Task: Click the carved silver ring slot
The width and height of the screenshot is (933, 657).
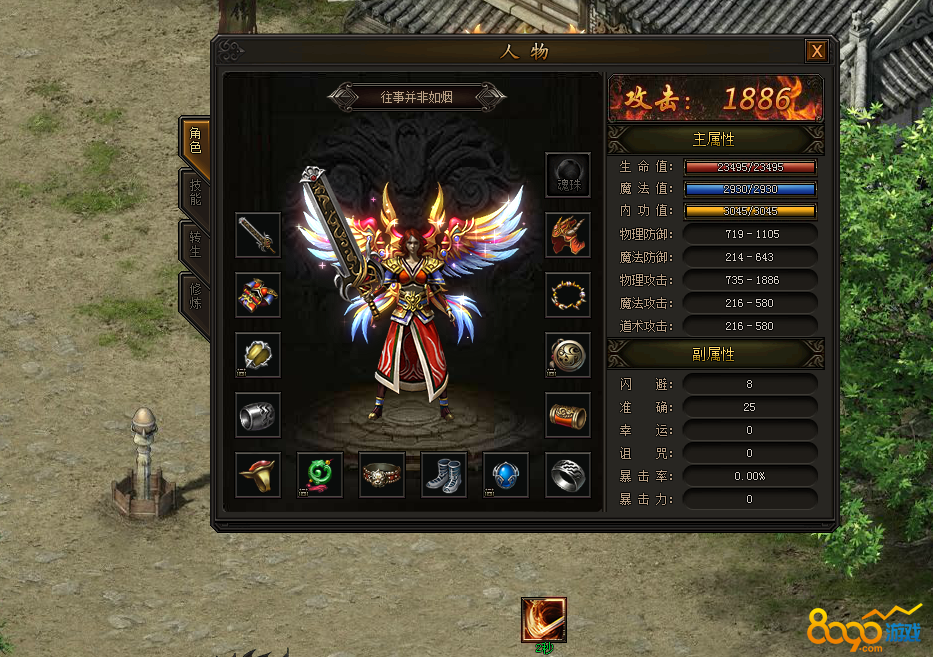Action: (568, 475)
